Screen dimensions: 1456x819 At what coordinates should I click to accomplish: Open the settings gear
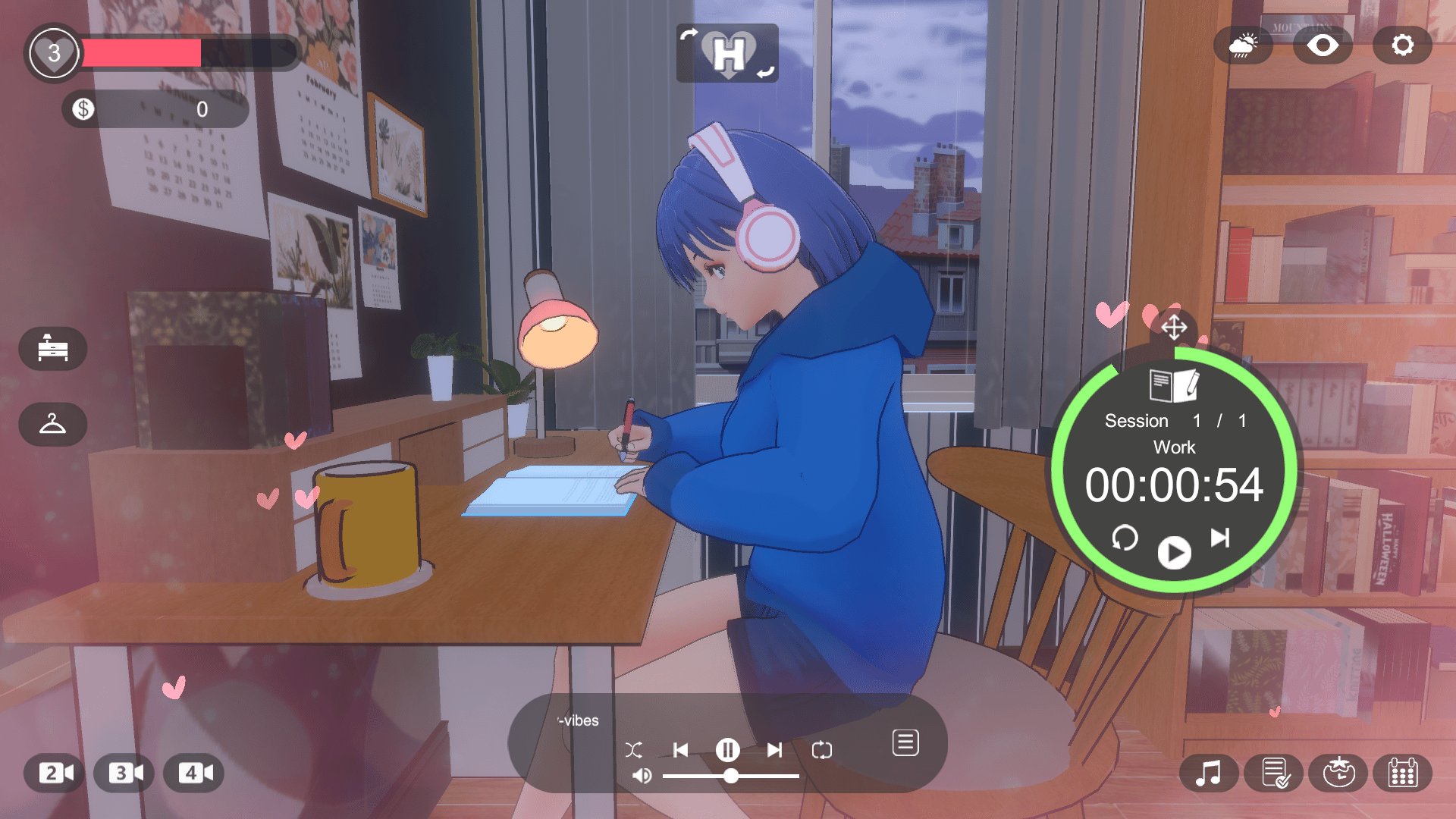coord(1401,45)
